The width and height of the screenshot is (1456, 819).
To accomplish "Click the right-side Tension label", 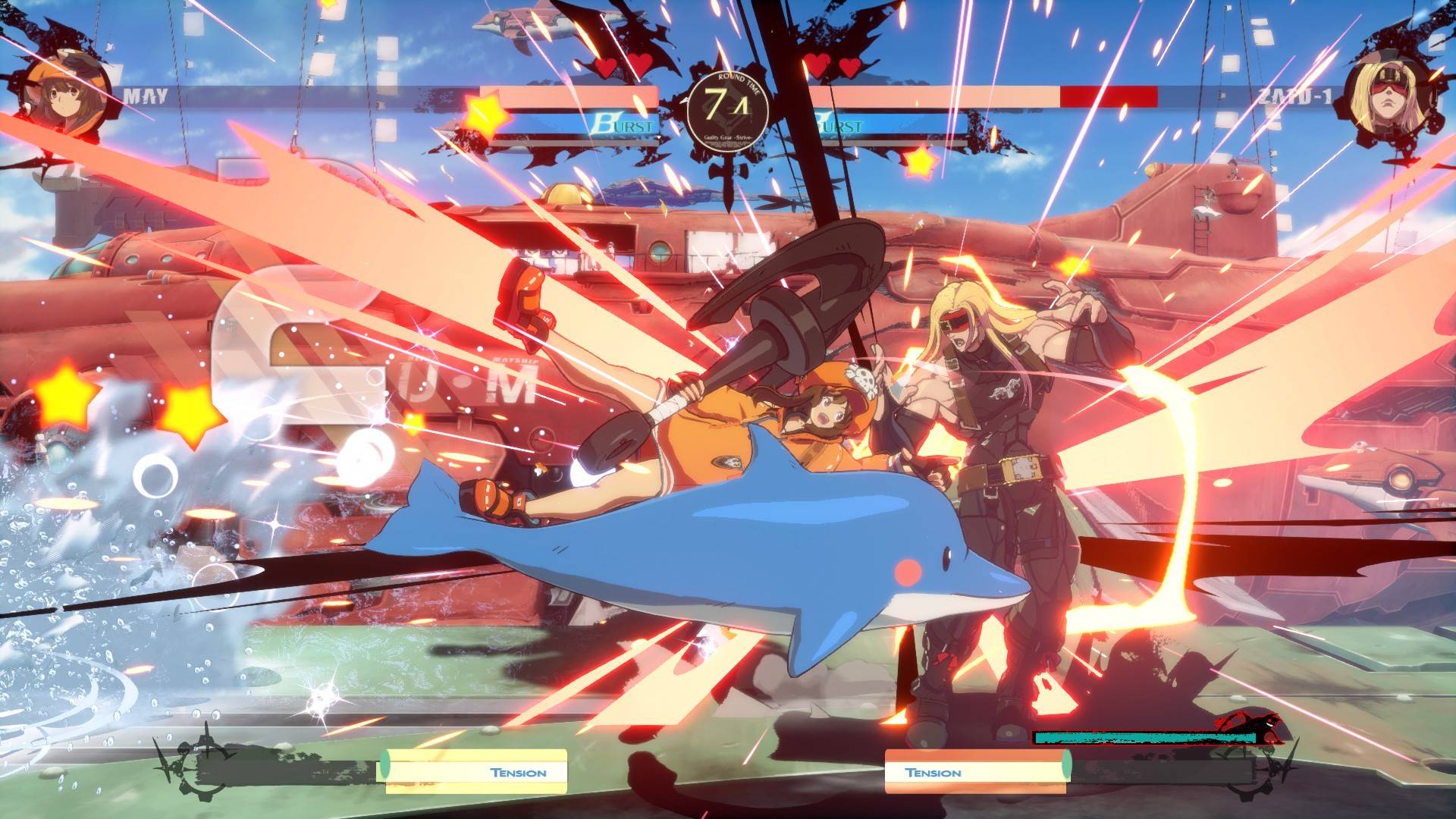I will tap(934, 773).
